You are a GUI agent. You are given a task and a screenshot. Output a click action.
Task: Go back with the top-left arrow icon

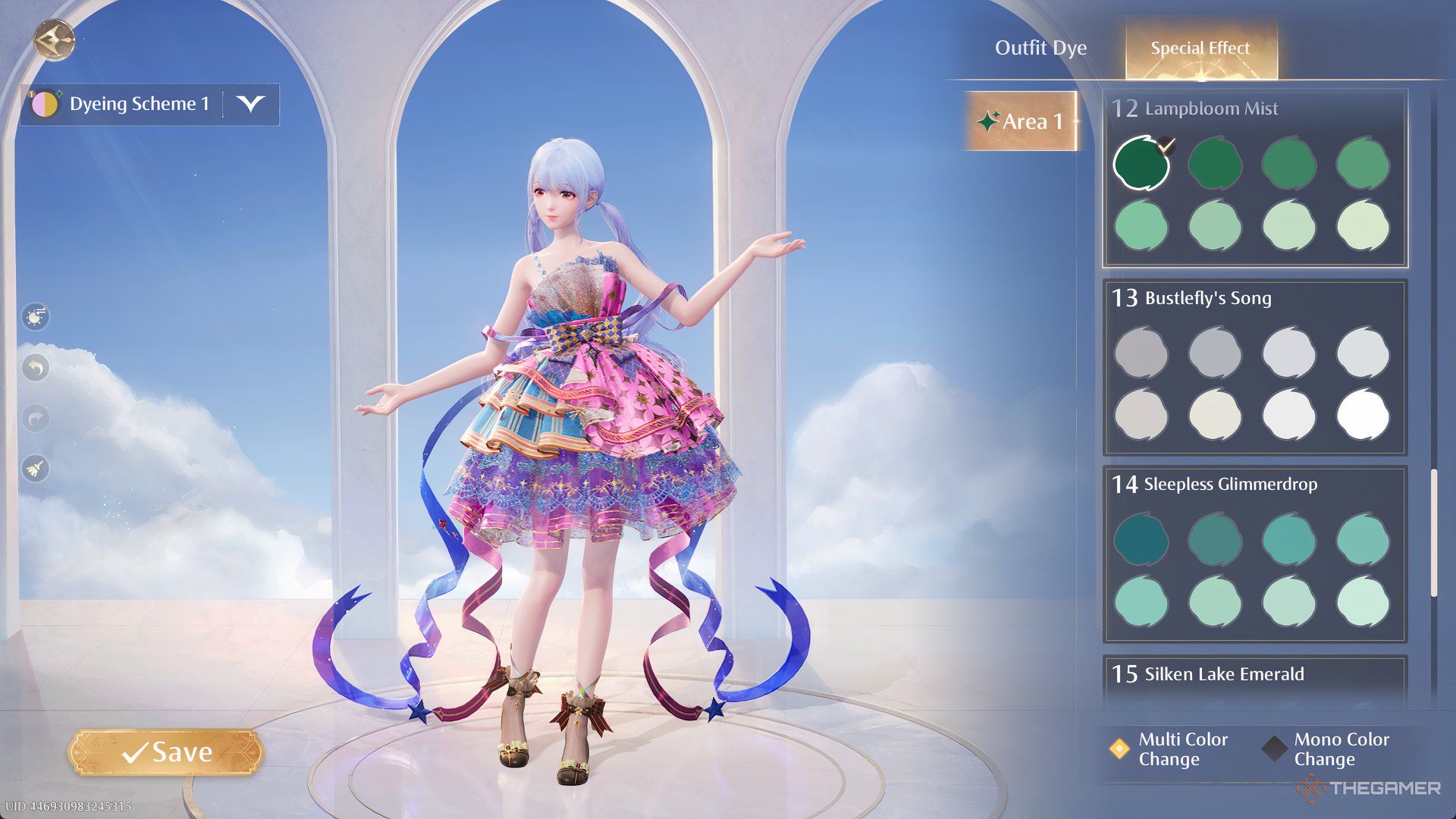(x=54, y=39)
